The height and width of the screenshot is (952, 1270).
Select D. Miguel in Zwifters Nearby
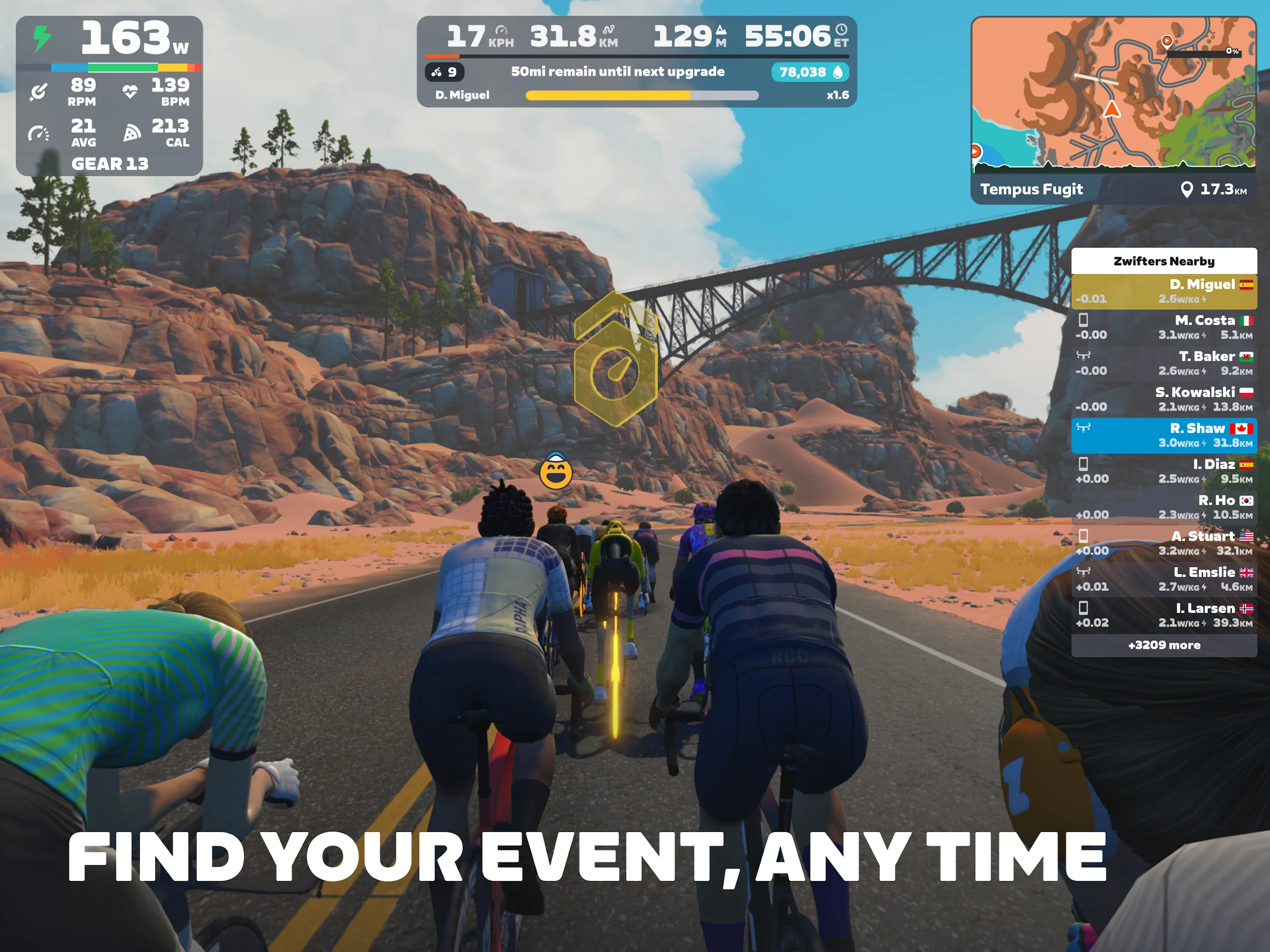click(x=1163, y=291)
